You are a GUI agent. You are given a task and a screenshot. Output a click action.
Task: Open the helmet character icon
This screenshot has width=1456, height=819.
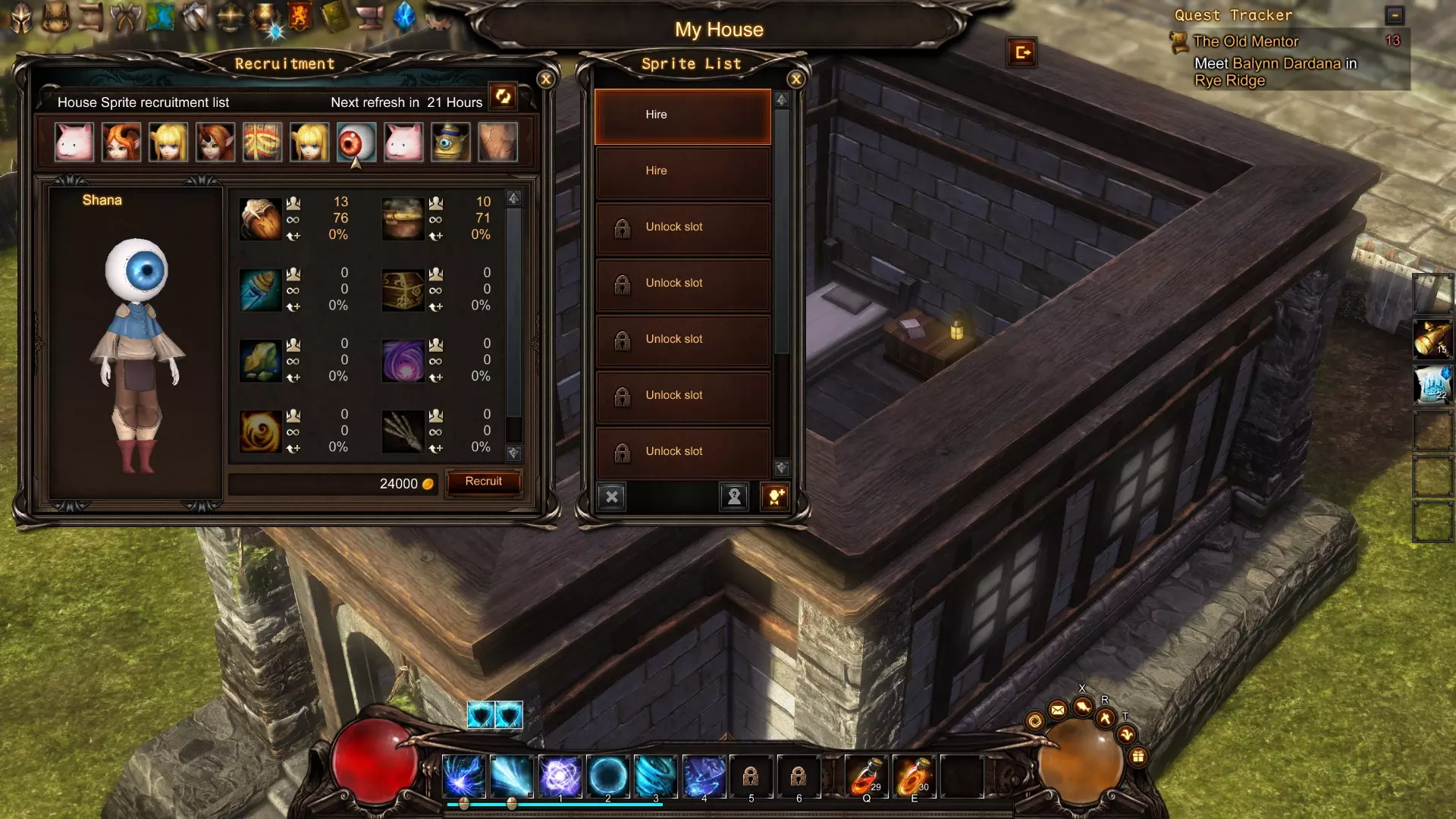tap(20, 17)
